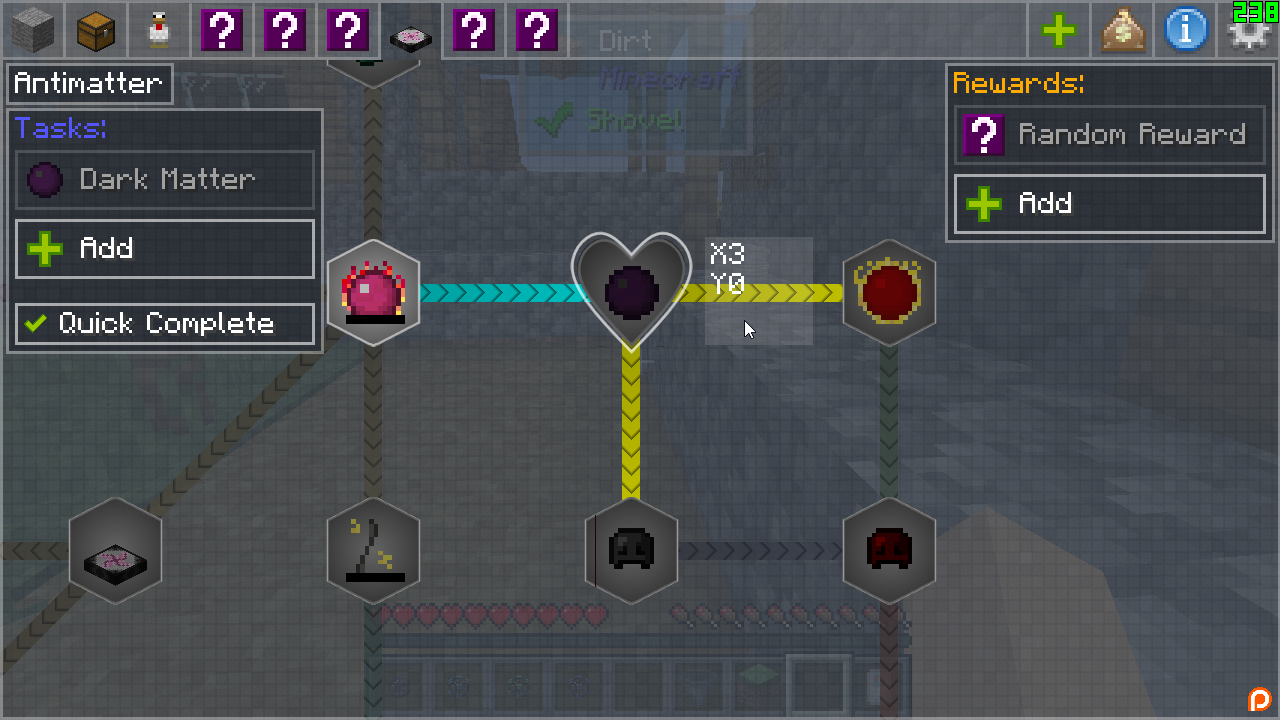1280x720 pixels.
Task: Show the blue info button panel
Action: 1185,30
